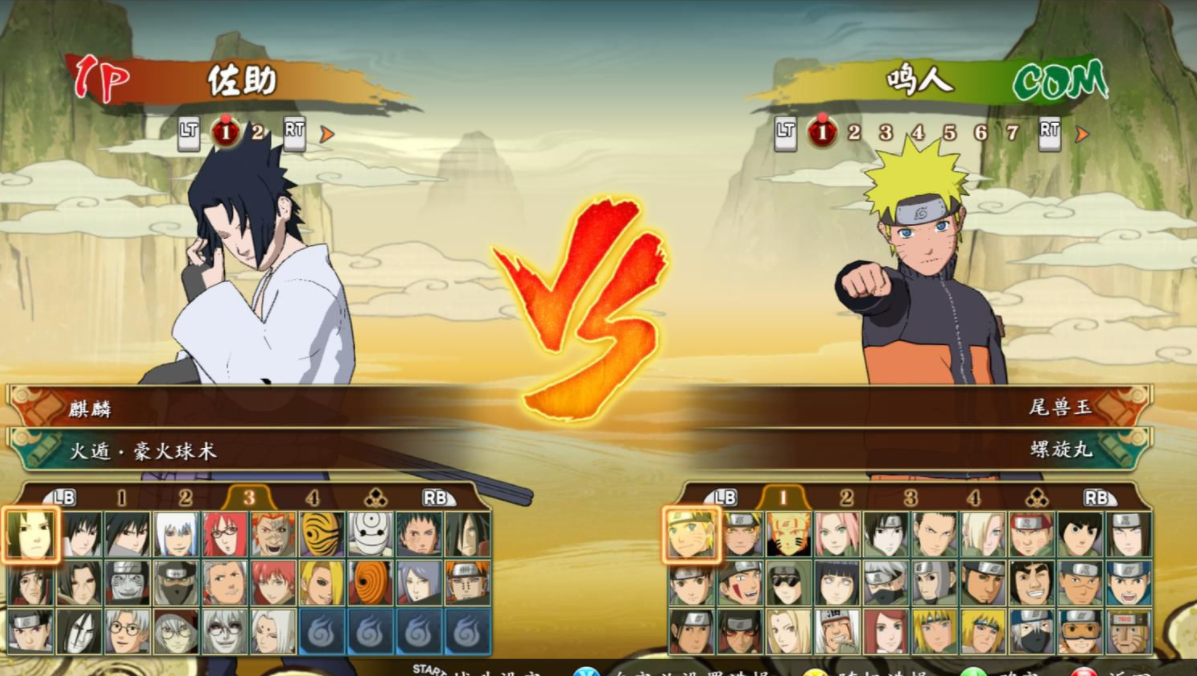This screenshot has width=1197, height=676.
Task: Pick masked Kakashi with the headband
Action: [x=887, y=583]
